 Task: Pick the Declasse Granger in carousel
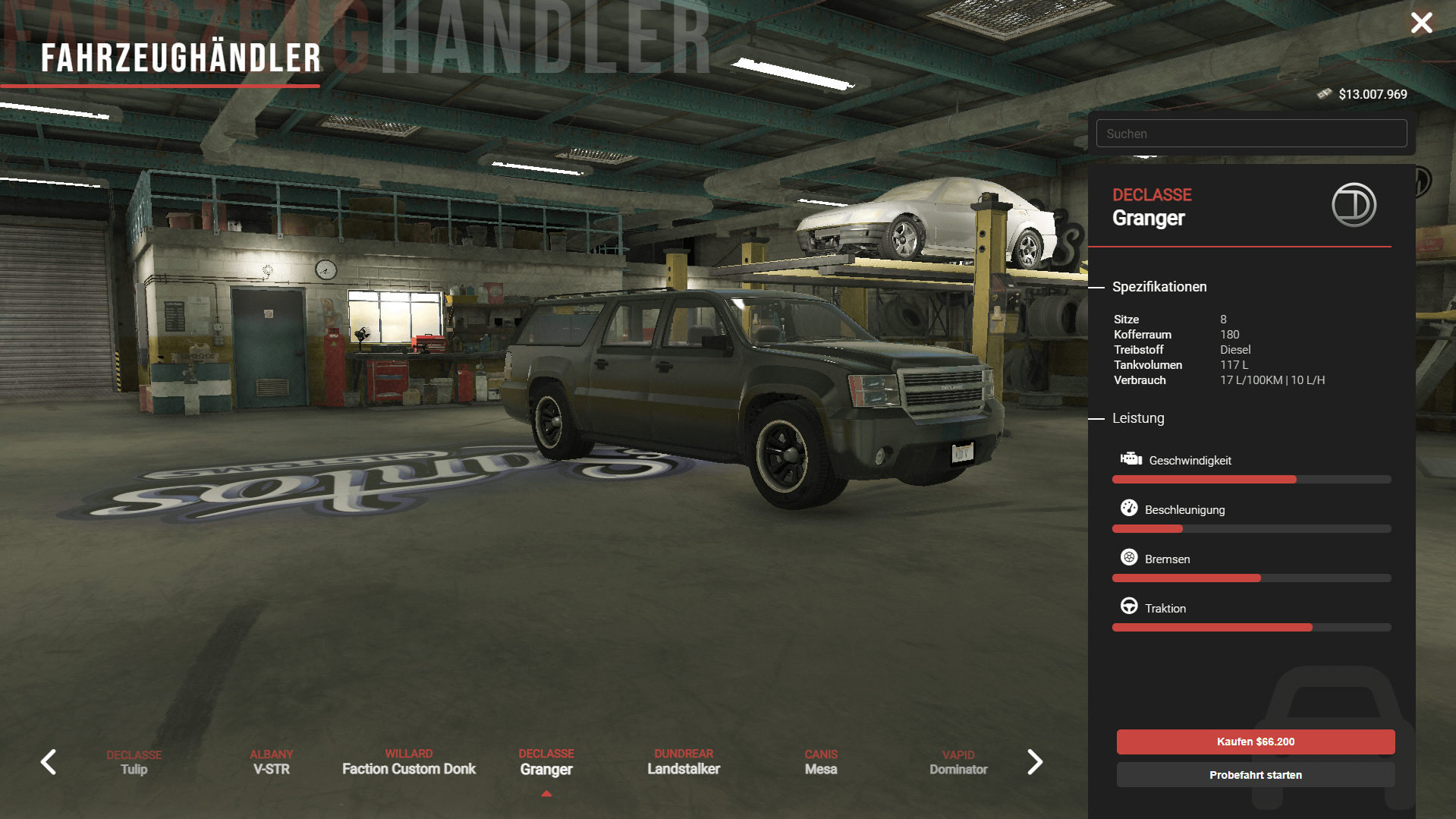point(546,762)
